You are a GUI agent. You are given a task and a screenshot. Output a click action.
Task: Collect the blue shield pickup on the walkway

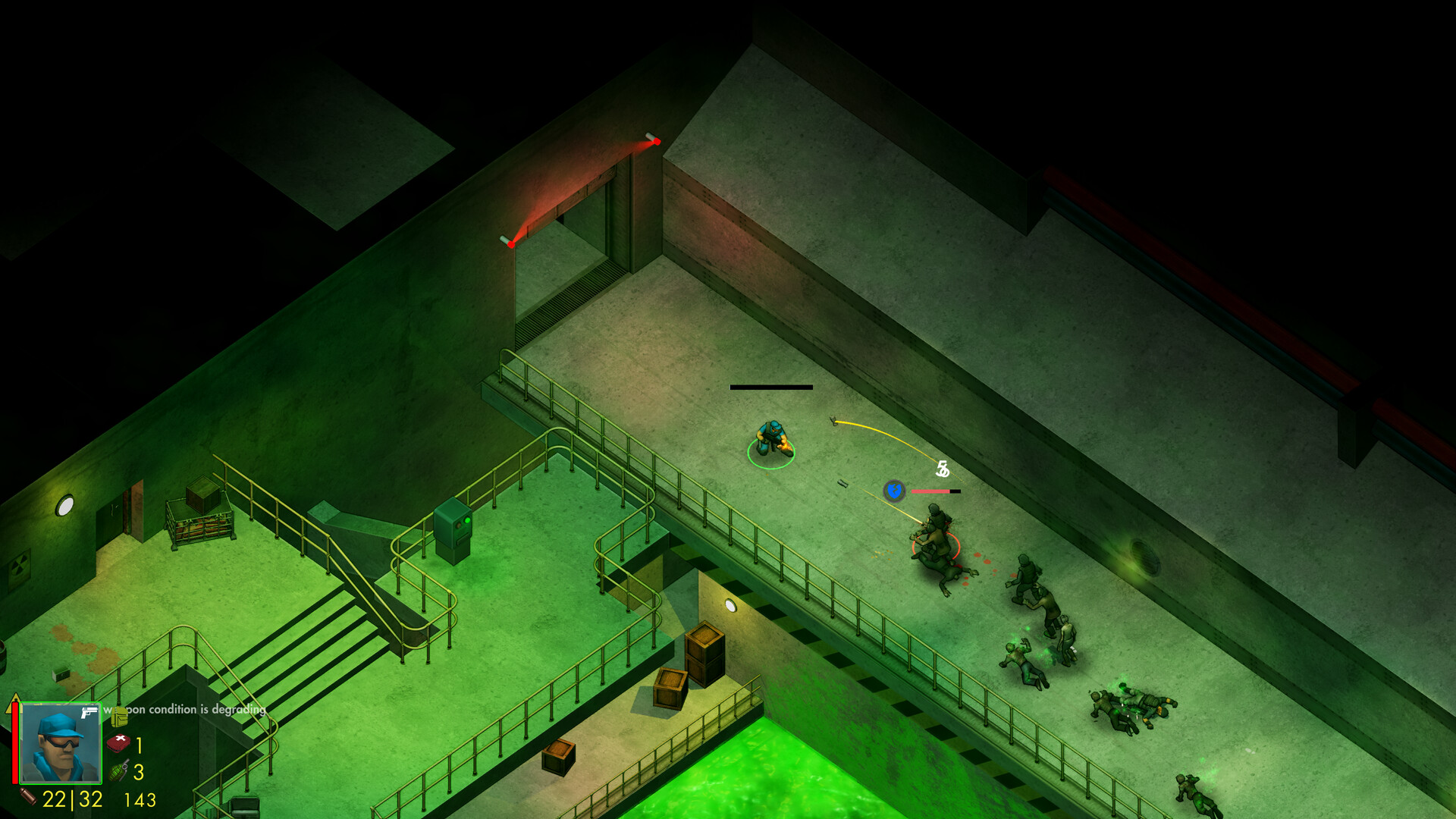click(x=893, y=491)
